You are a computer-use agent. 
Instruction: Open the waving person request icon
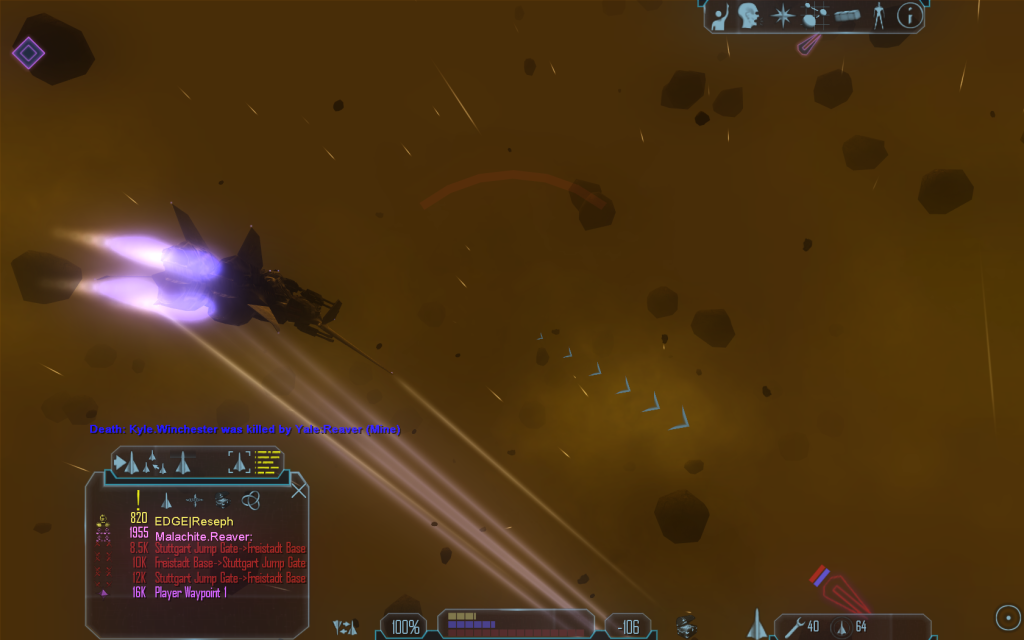click(x=720, y=16)
